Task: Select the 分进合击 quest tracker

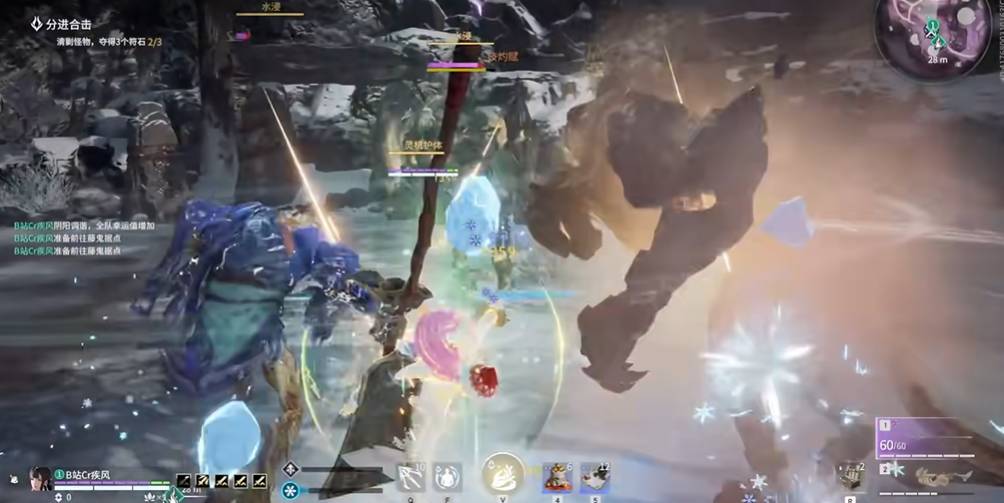Action: tap(76, 23)
